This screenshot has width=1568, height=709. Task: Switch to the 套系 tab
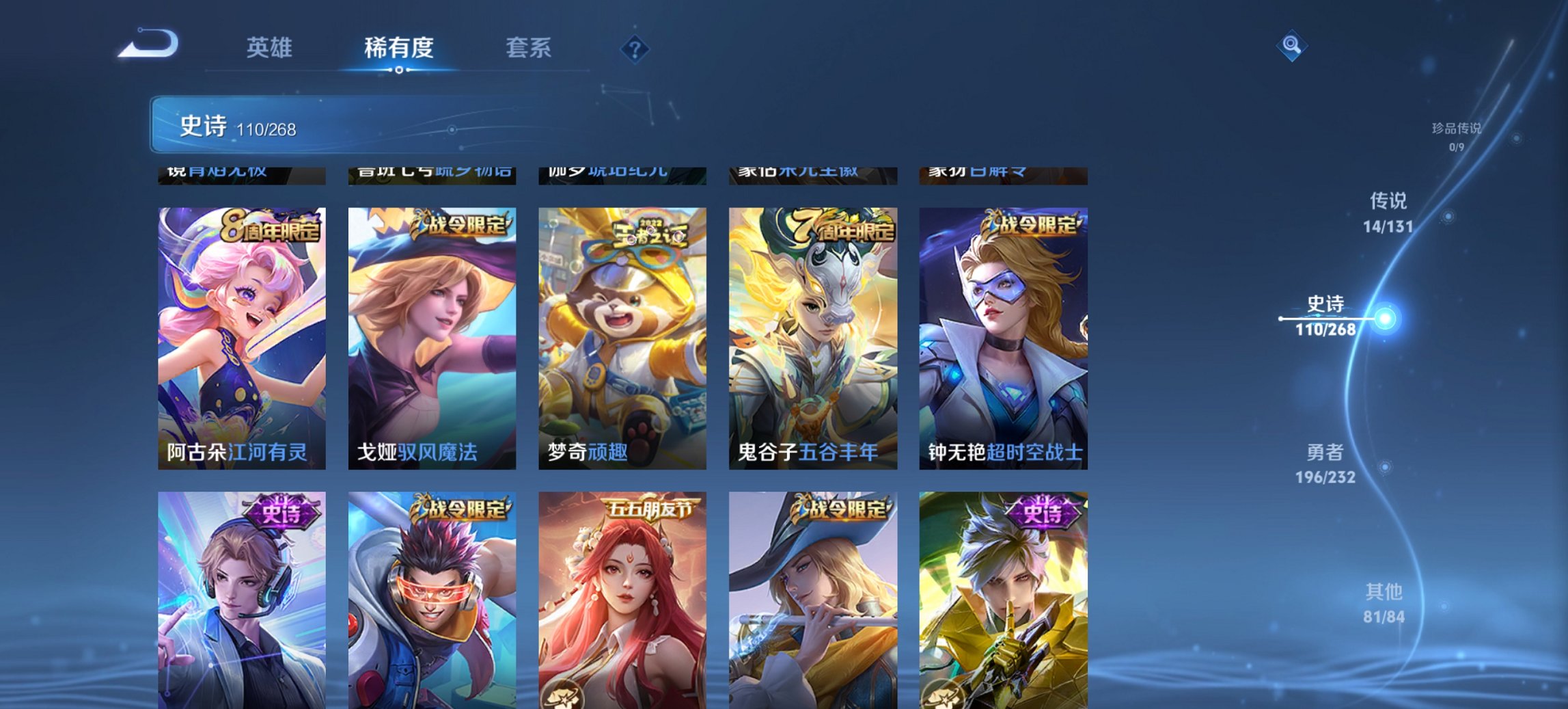529,48
